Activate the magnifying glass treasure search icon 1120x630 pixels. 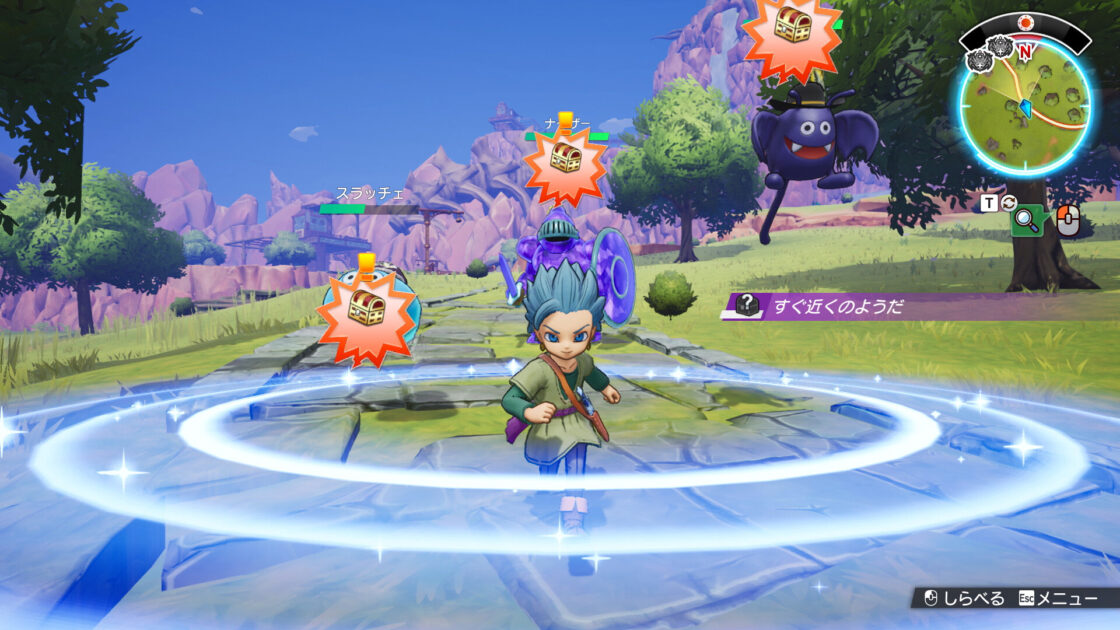pos(1027,221)
